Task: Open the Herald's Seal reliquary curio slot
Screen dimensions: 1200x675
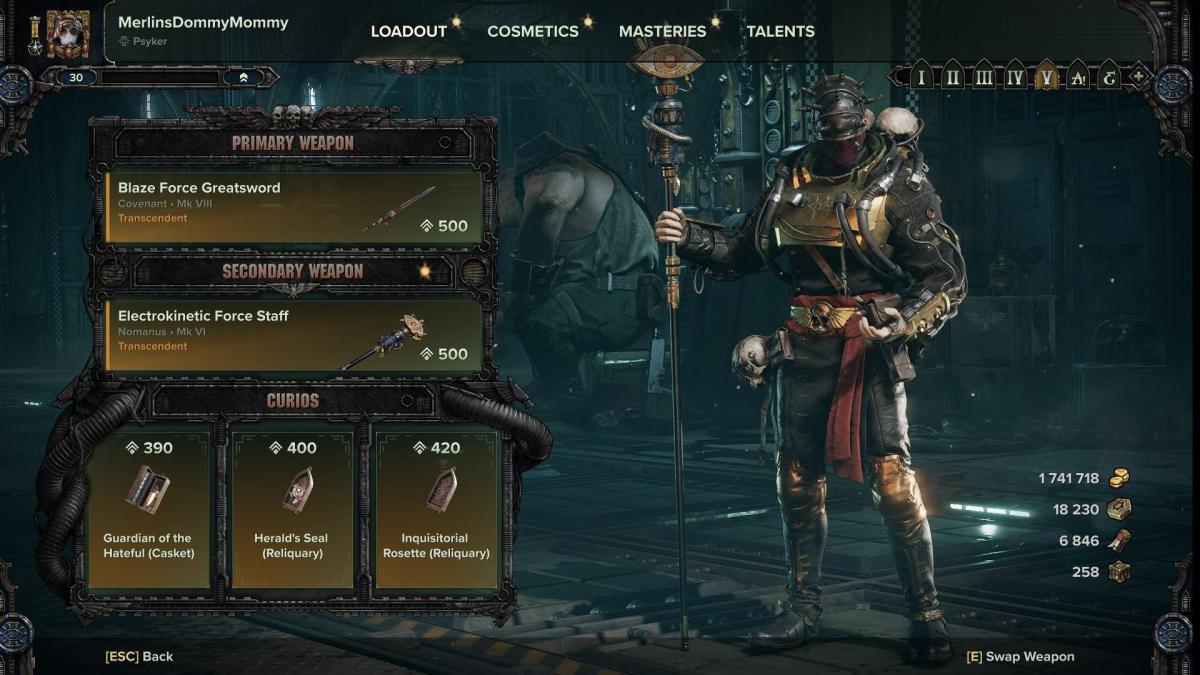Action: (x=291, y=510)
